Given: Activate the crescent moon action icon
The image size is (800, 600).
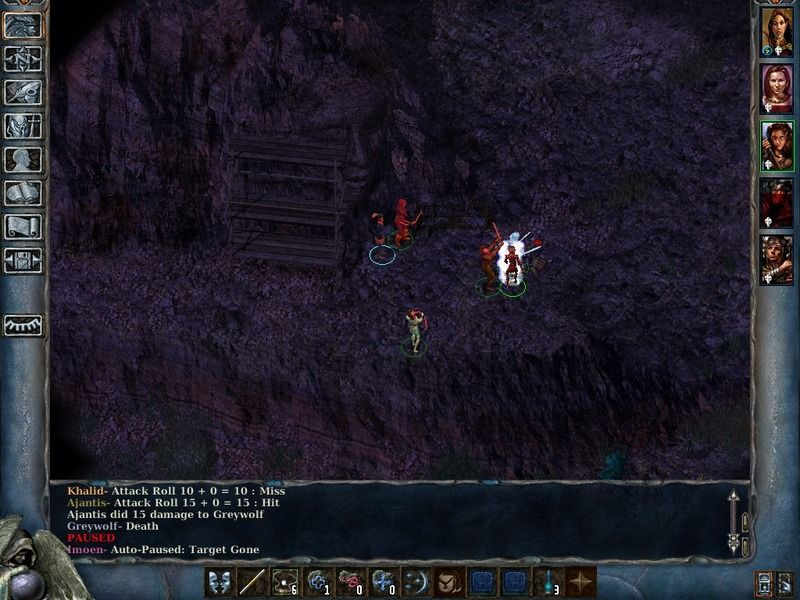Looking at the screenshot, I should [416, 581].
